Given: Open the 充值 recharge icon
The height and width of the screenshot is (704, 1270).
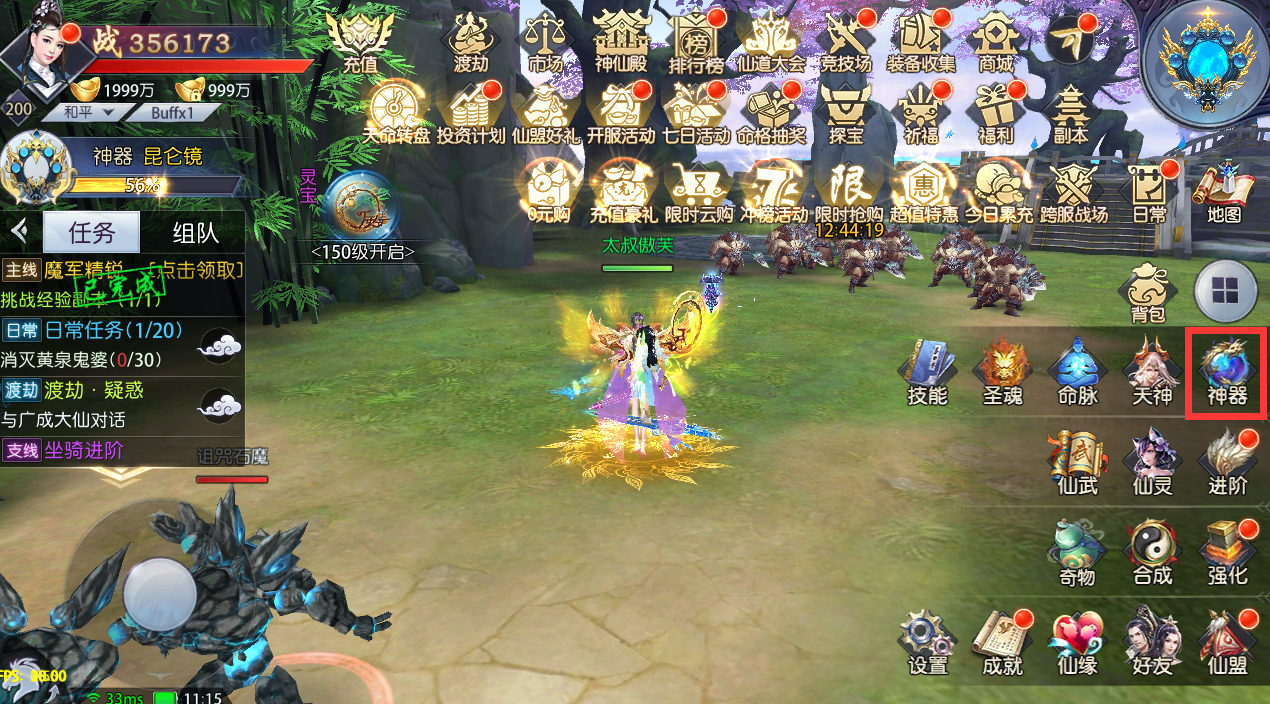Looking at the screenshot, I should click(360, 42).
